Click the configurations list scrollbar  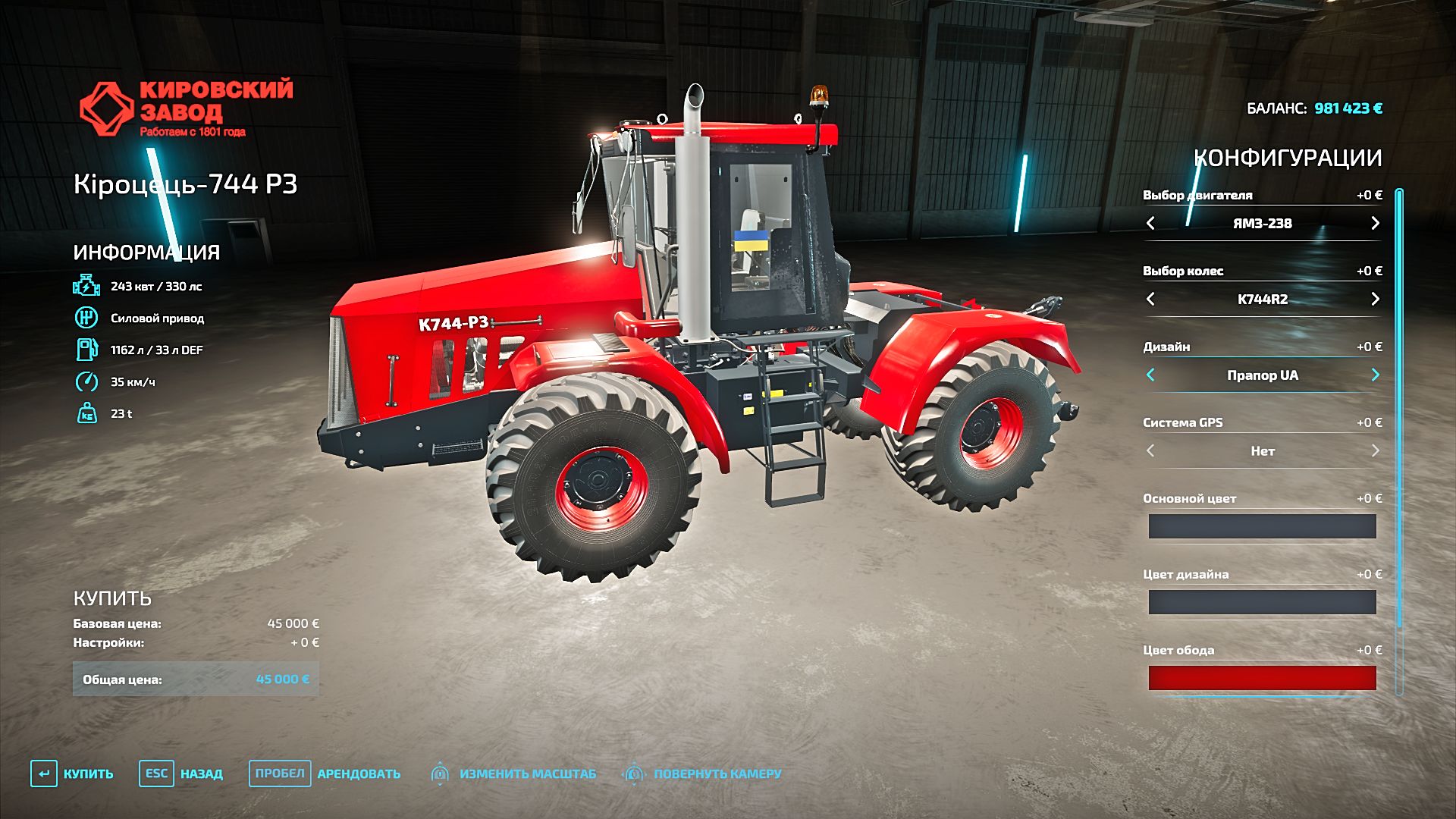[x=1399, y=409]
